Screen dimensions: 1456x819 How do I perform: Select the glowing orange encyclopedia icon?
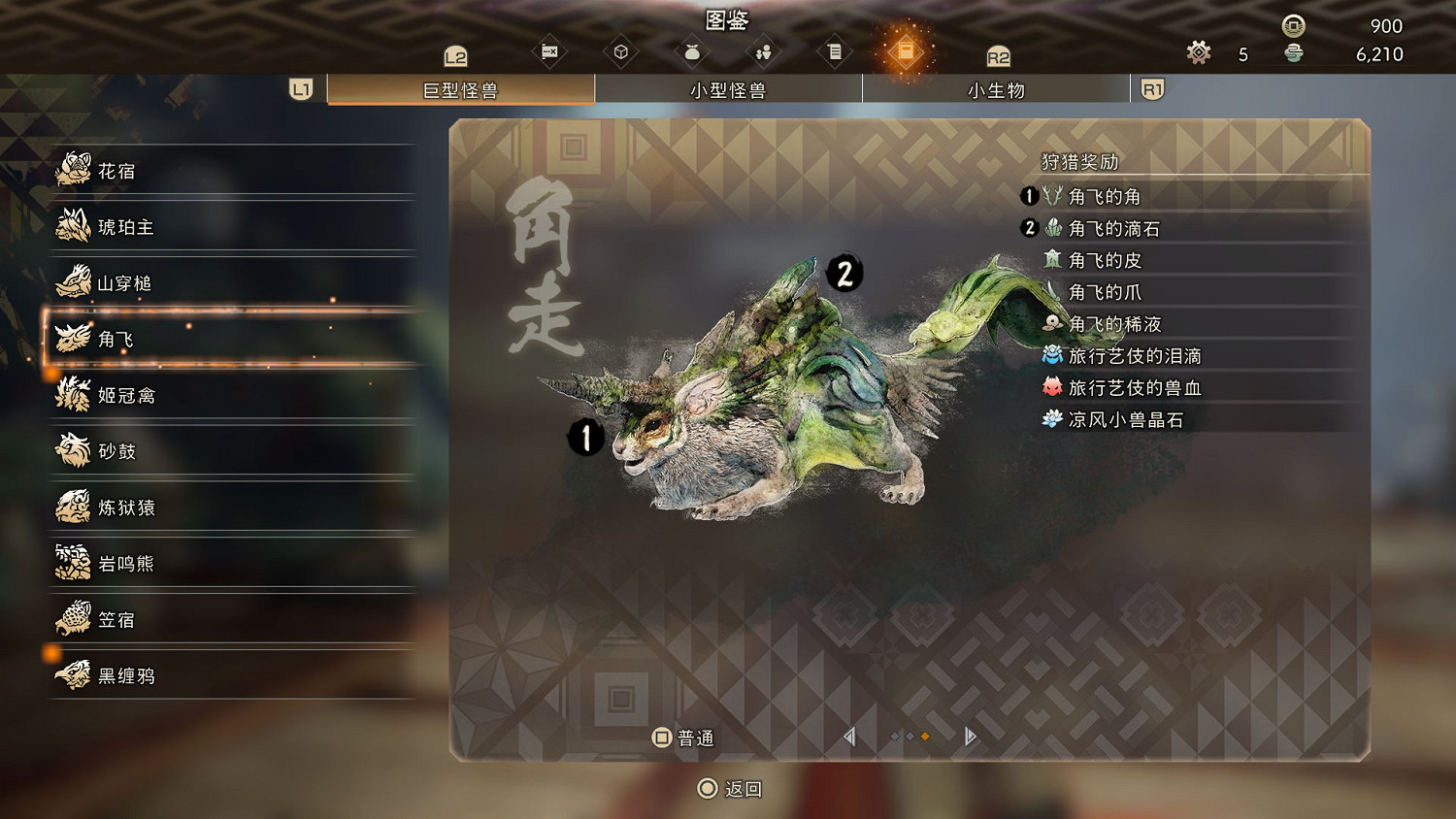[x=905, y=50]
